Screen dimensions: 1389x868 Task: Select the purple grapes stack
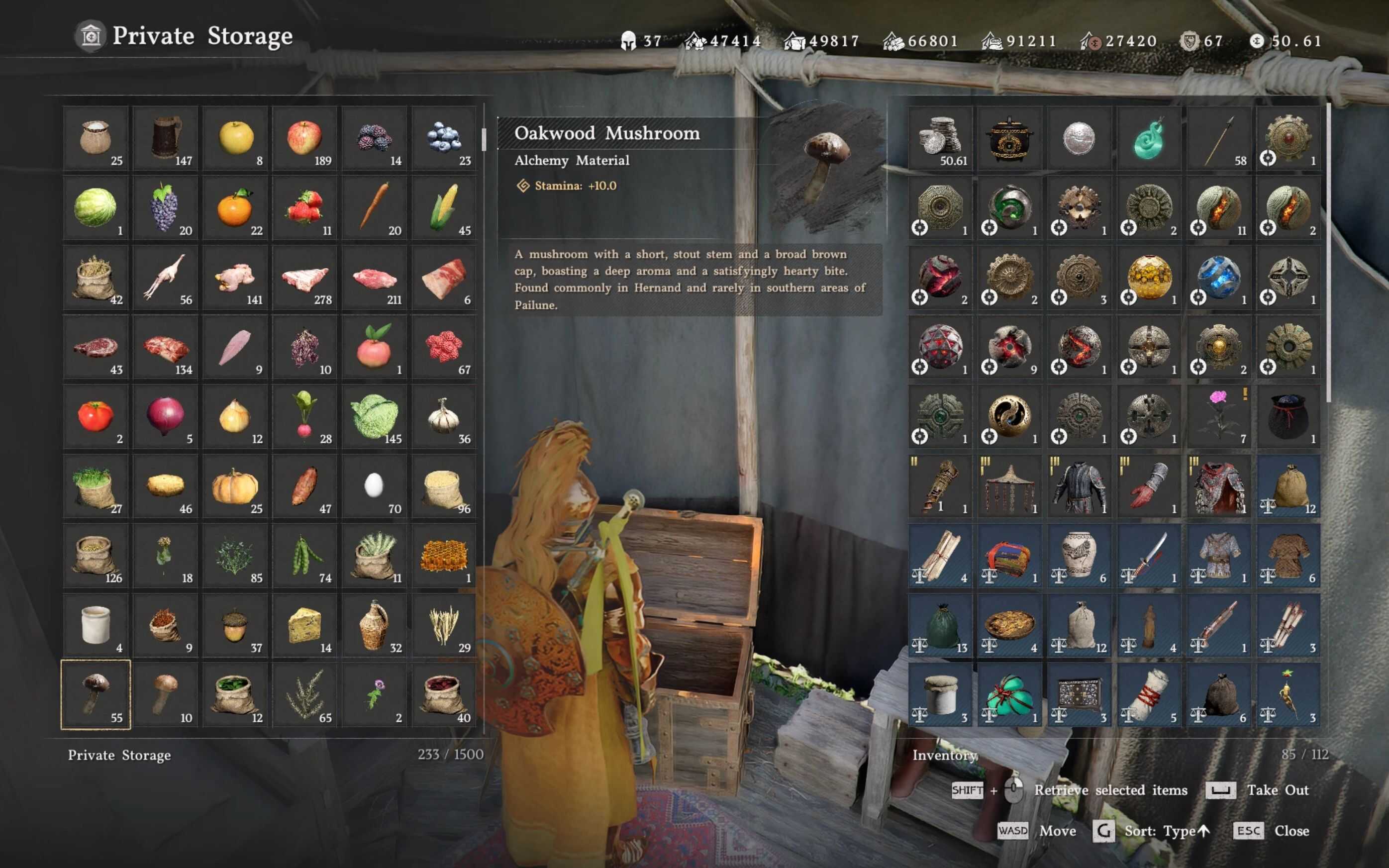165,207
